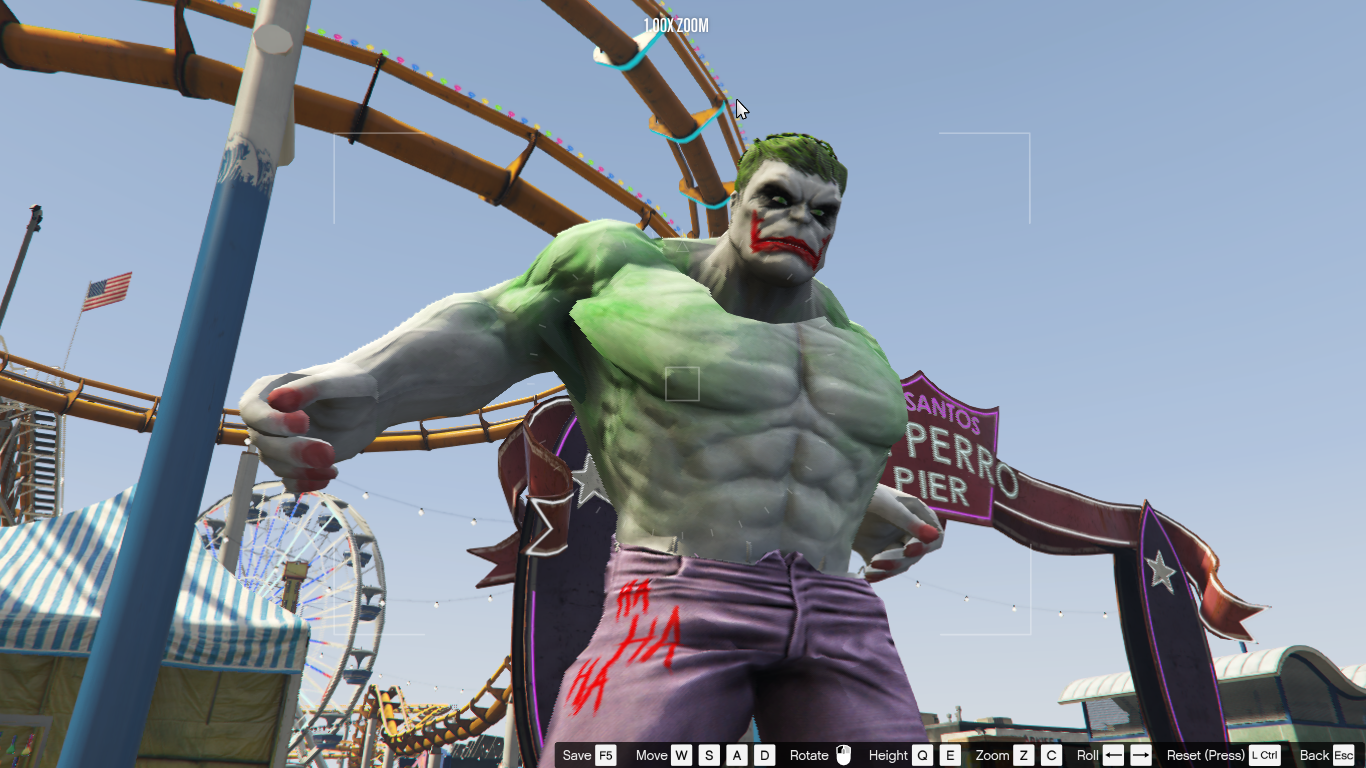Click the Height label in the bottom bar

(890, 755)
